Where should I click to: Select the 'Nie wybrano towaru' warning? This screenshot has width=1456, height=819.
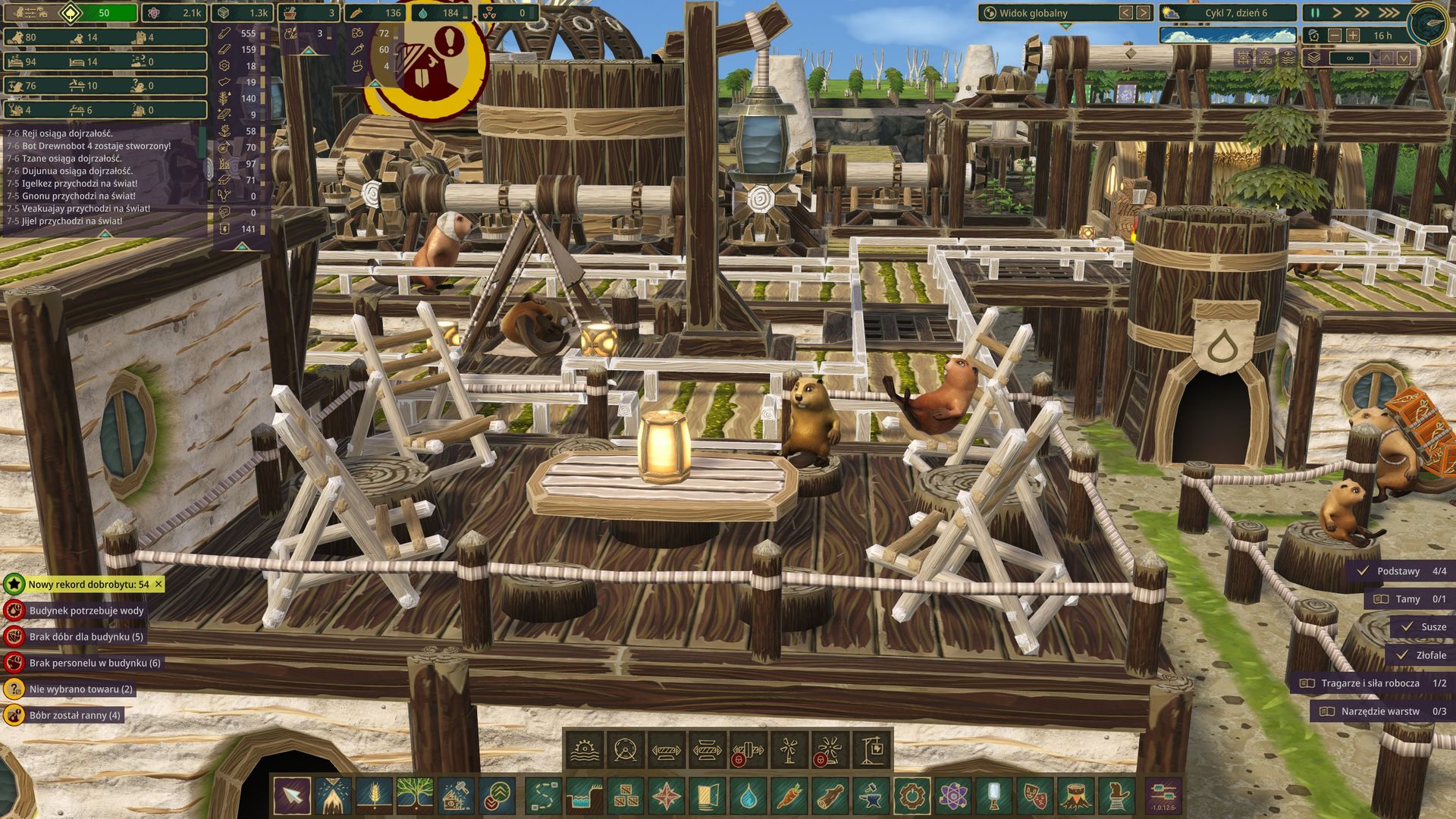pyautogui.click(x=80, y=689)
